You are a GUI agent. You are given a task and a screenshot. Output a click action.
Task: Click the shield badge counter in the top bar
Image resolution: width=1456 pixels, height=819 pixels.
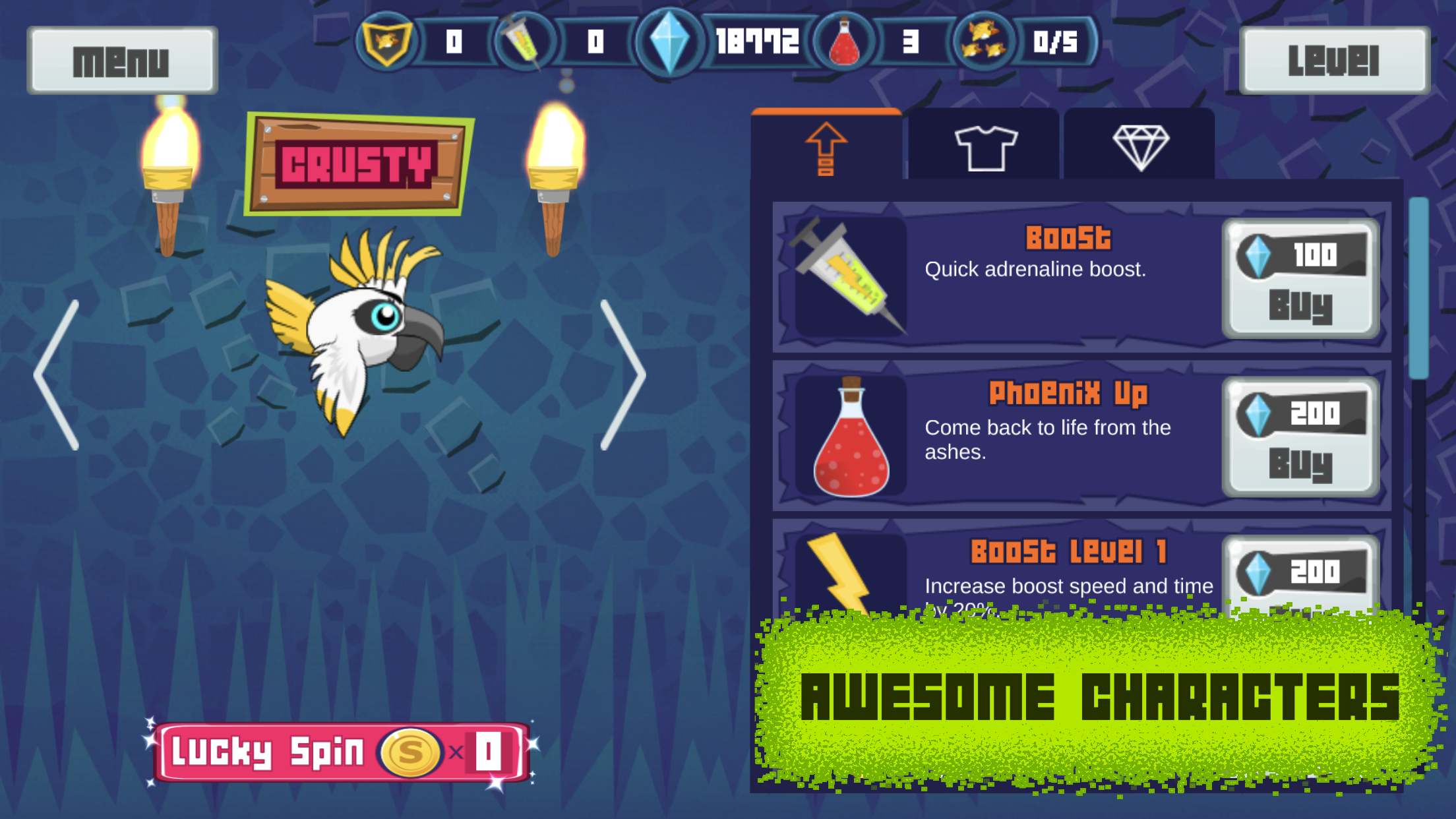[x=386, y=42]
